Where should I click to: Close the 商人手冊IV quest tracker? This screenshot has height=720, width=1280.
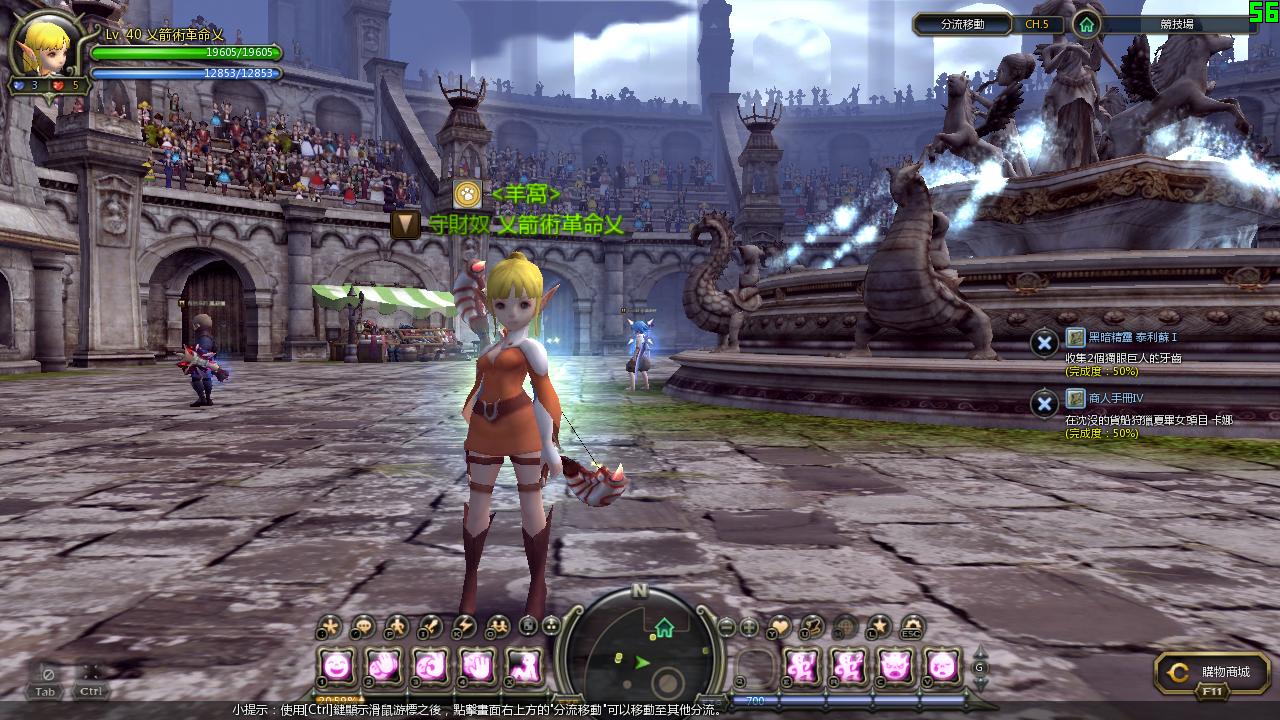coord(1044,404)
